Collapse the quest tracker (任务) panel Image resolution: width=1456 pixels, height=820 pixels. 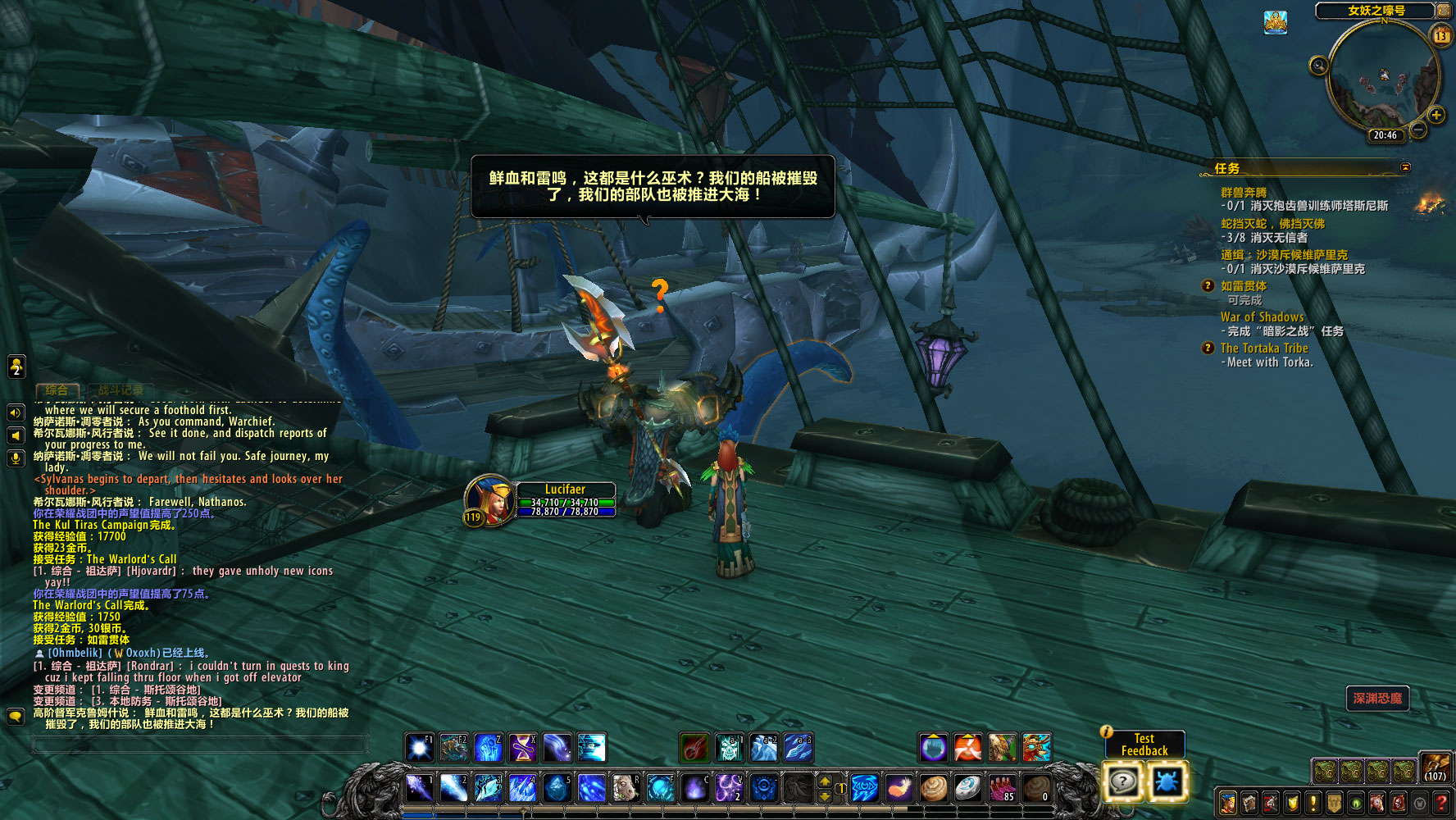tap(1406, 167)
